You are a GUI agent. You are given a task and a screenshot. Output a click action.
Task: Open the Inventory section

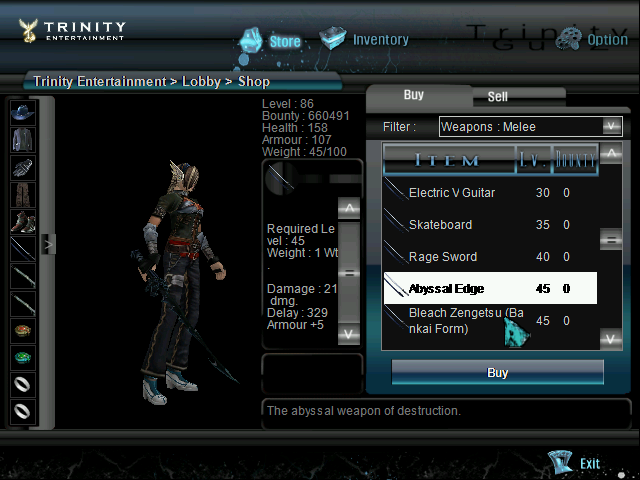tap(365, 40)
